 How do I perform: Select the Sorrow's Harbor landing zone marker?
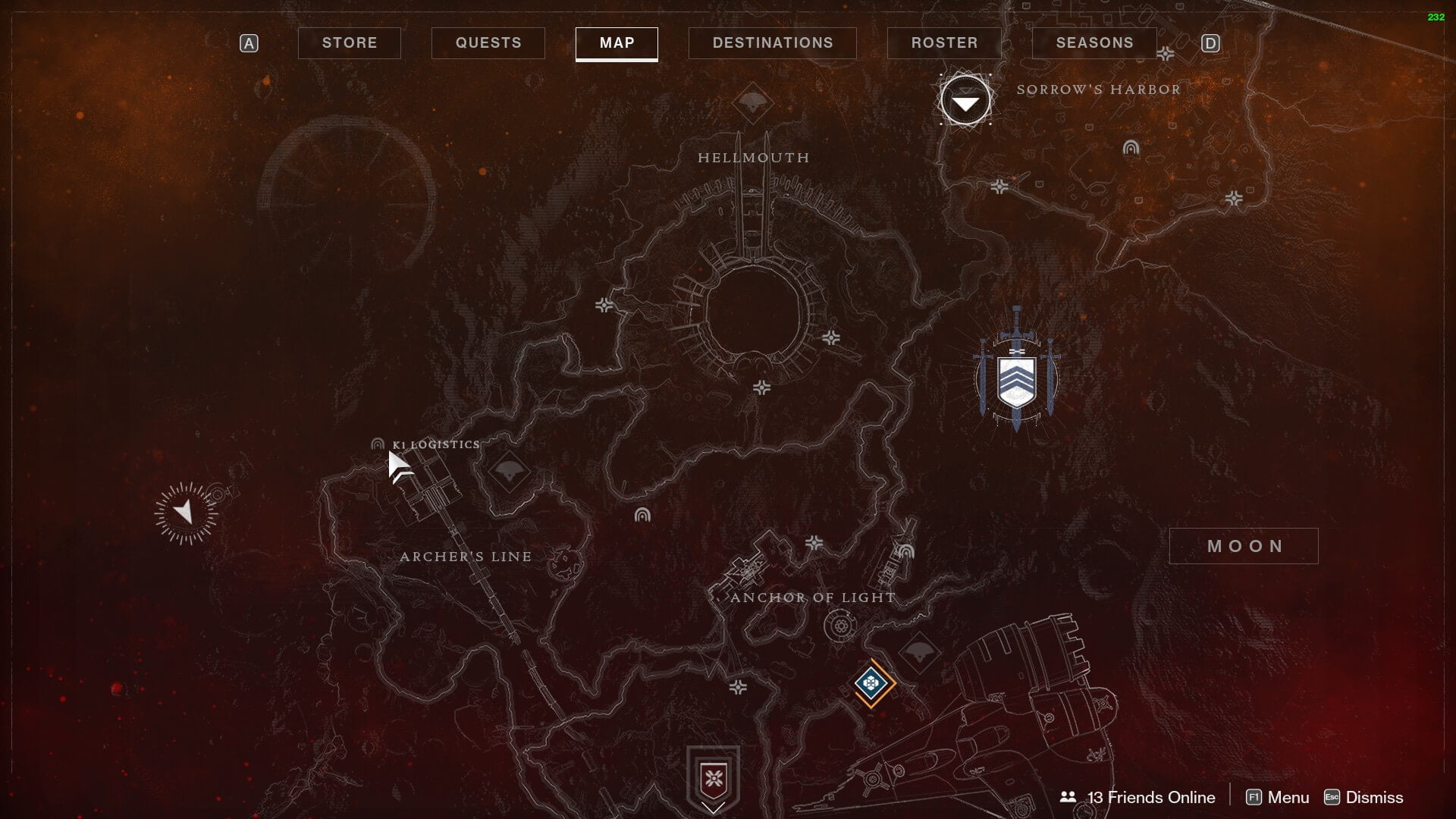click(x=965, y=101)
